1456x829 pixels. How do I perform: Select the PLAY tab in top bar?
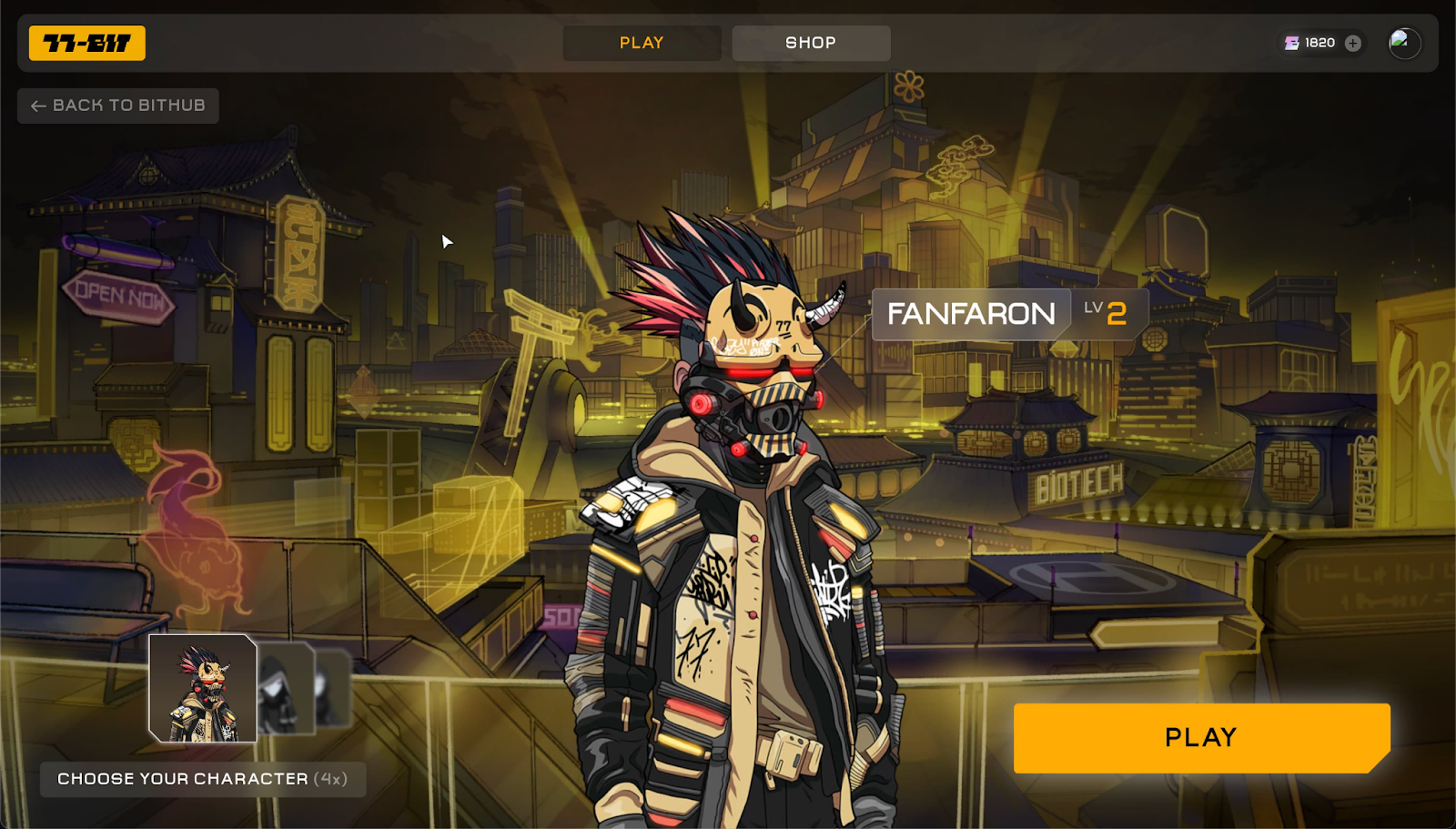coord(642,43)
